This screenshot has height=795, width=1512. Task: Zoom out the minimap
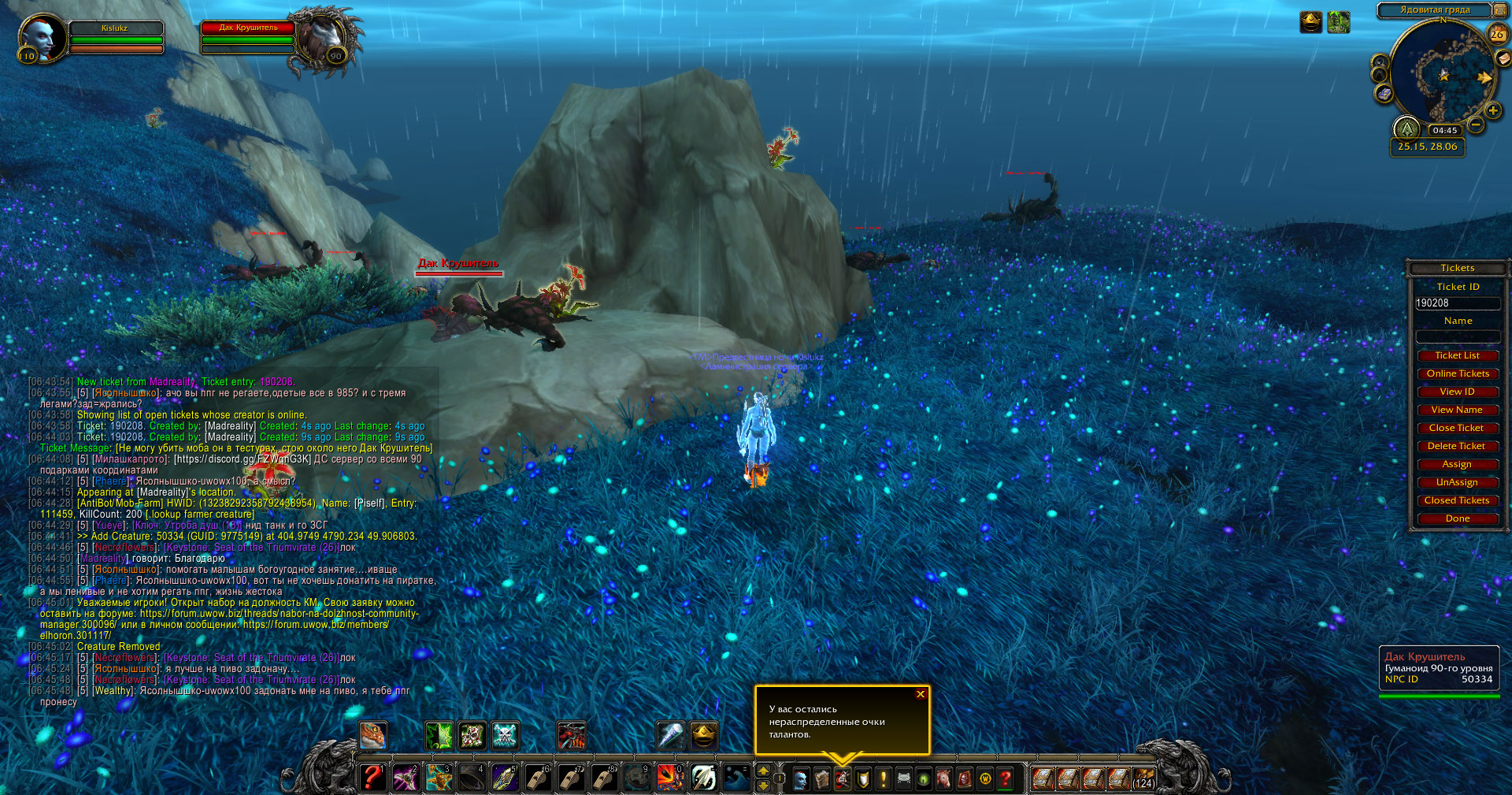1476,124
